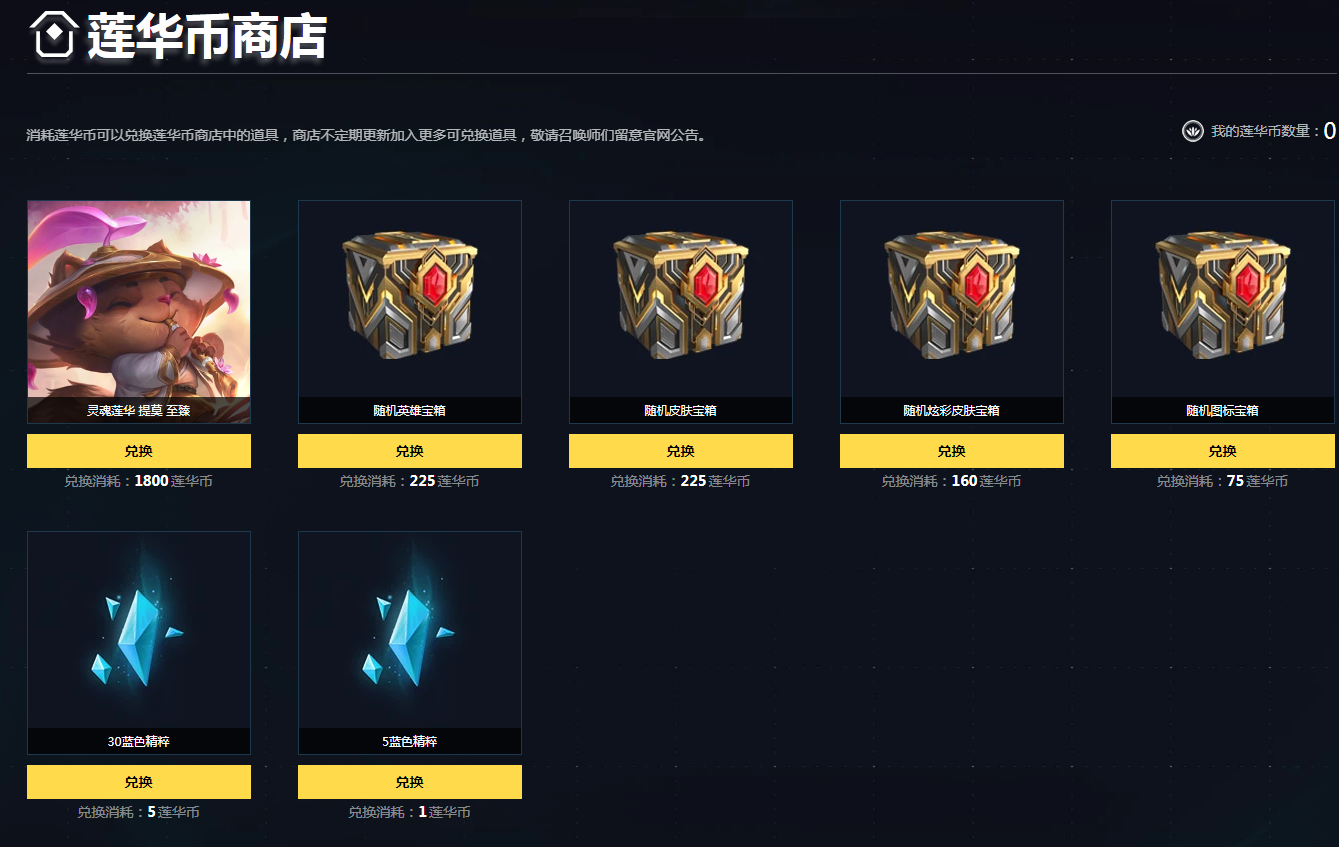Click 兑换 under 随机皮肤宝箱
This screenshot has height=847, width=1339.
(x=680, y=451)
